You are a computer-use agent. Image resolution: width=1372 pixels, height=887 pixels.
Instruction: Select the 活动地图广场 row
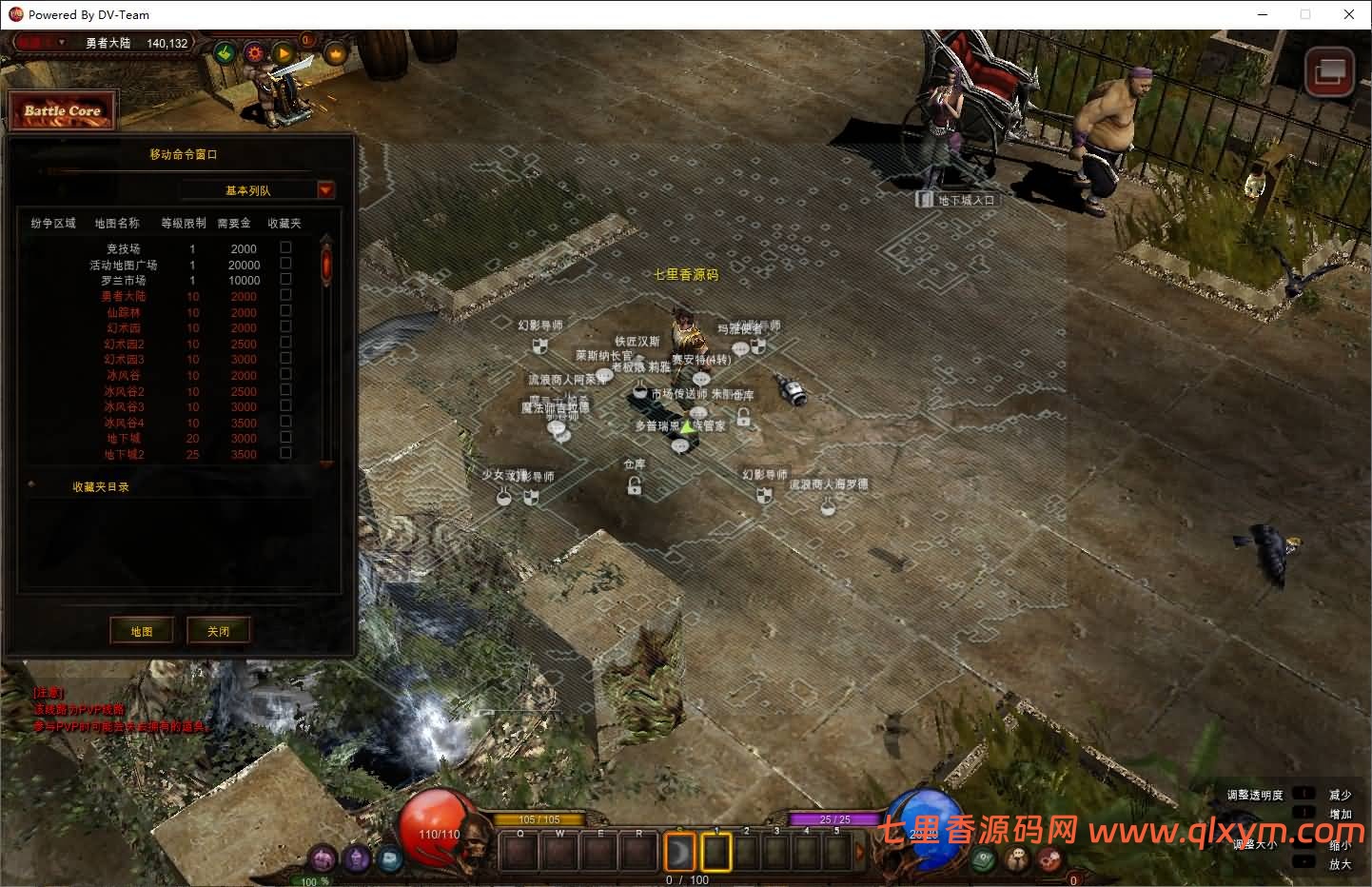pos(124,265)
